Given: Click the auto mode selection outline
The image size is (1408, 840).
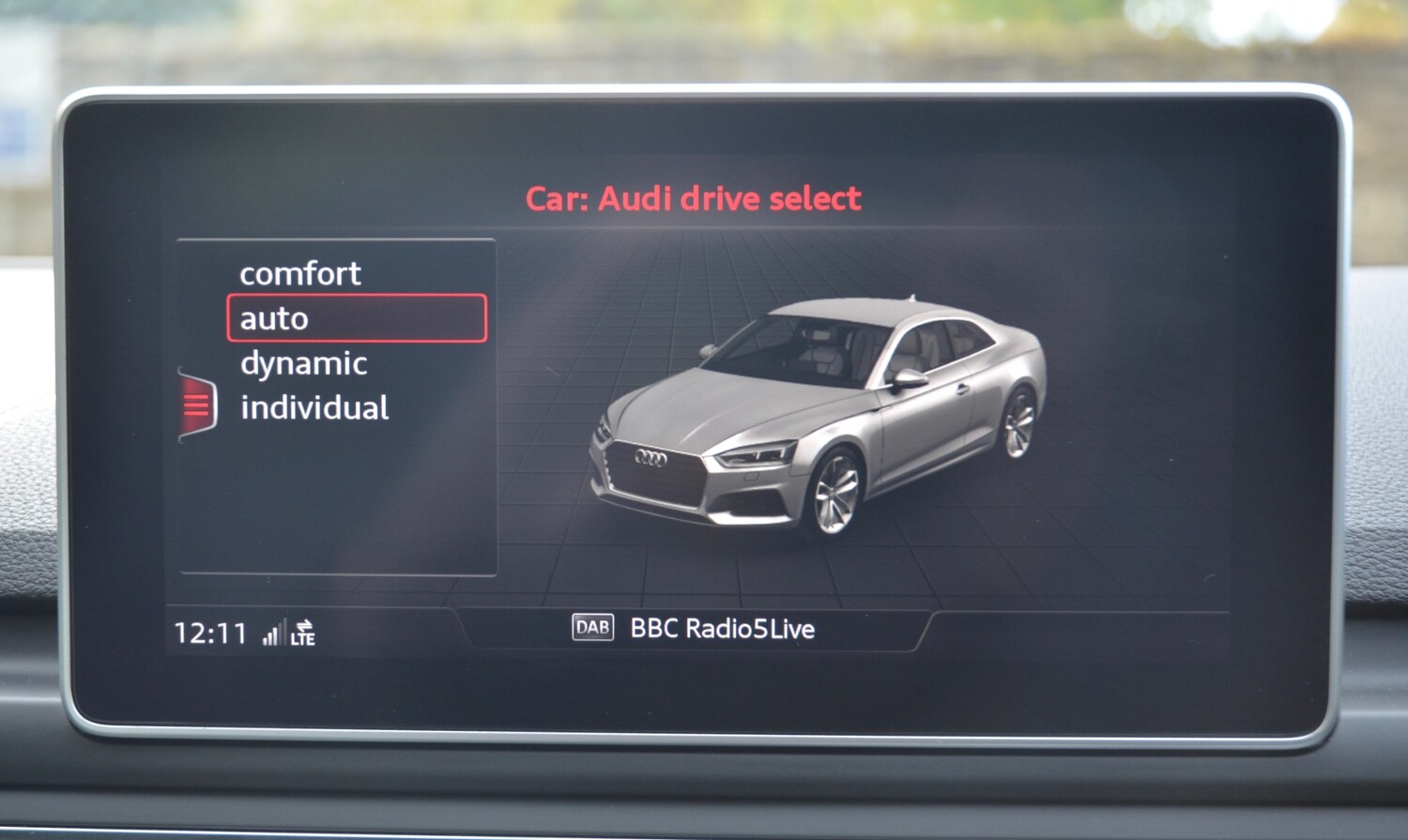Looking at the screenshot, I should tap(357, 318).
